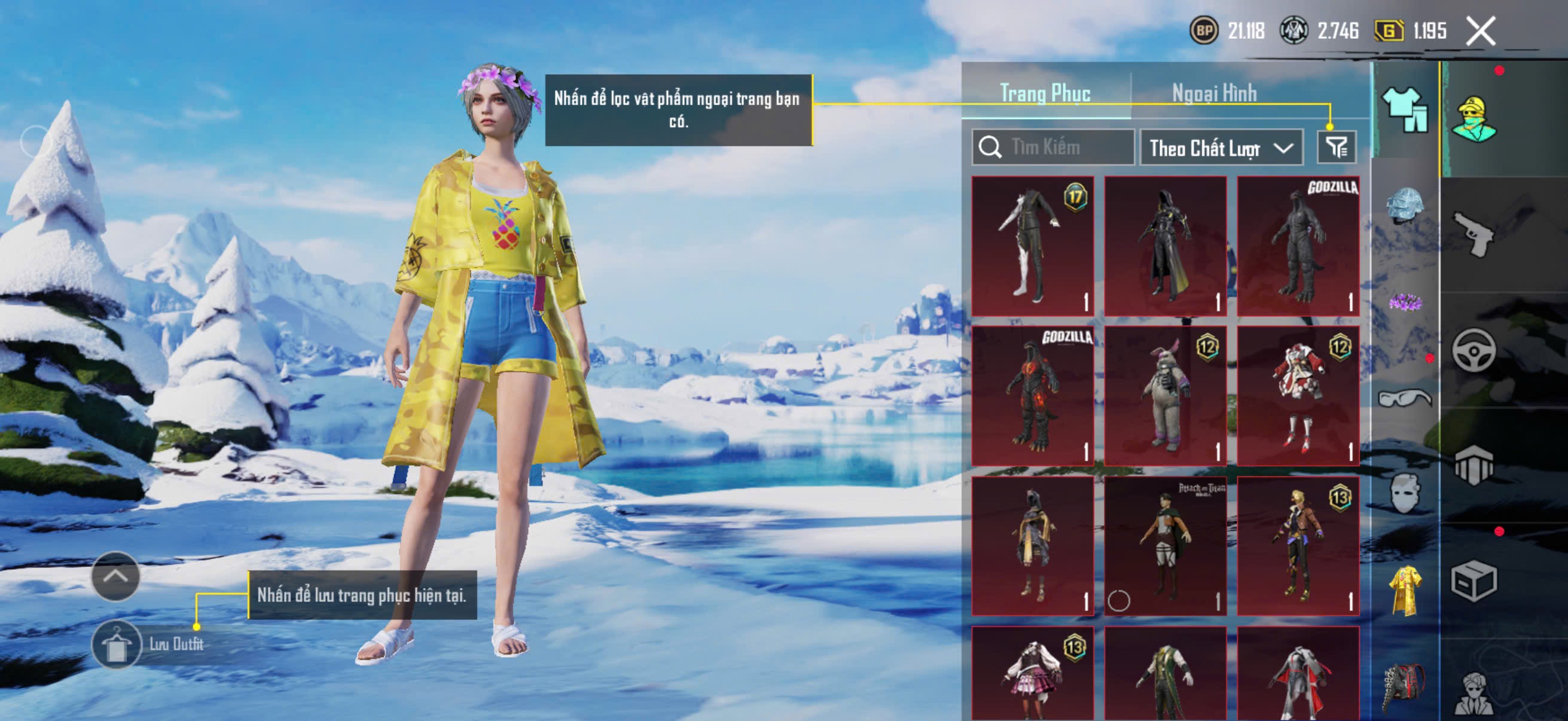Open the Theo Chất Lượng sort dropdown
1568x721 pixels.
pos(1221,148)
